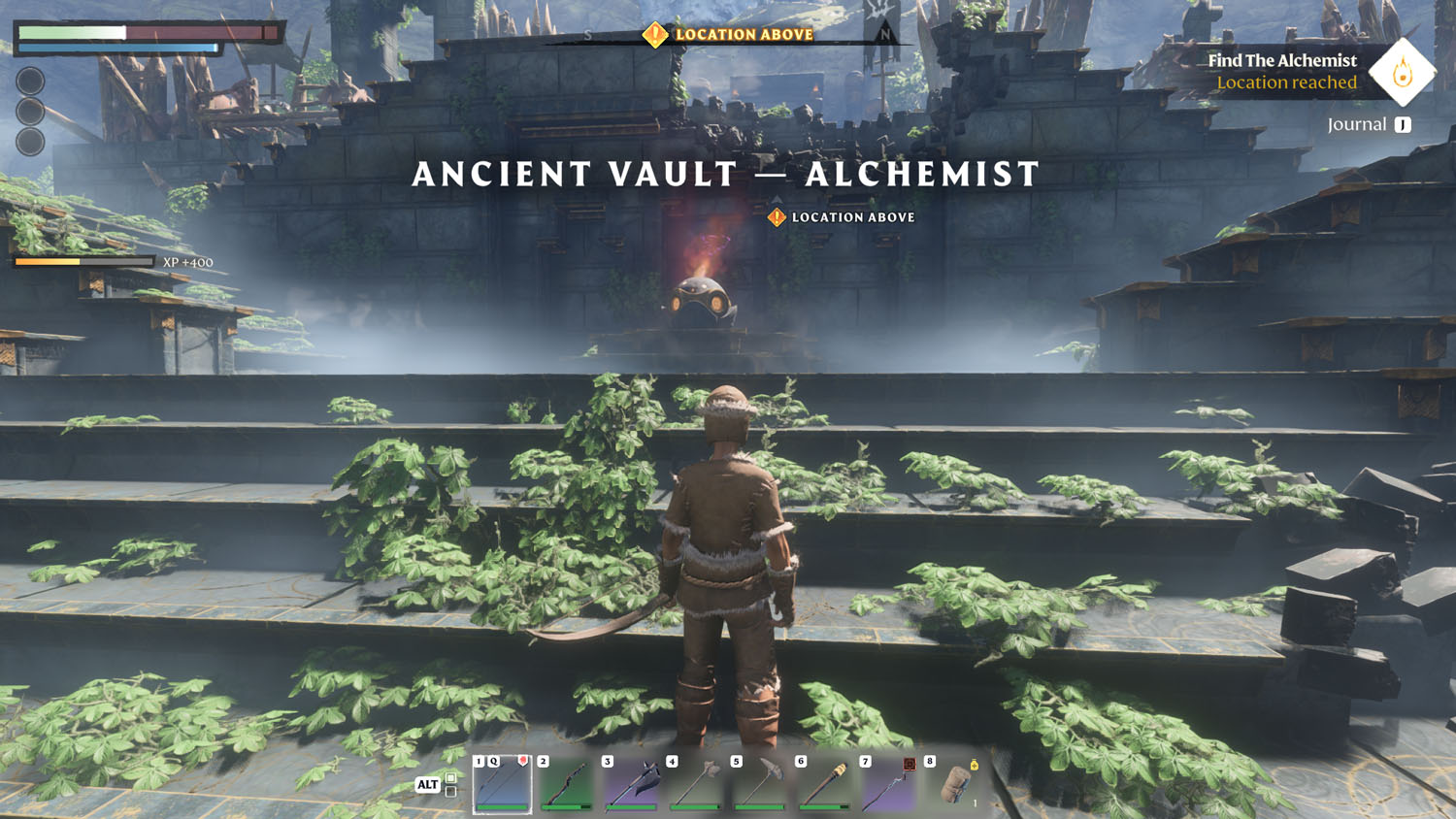The height and width of the screenshot is (819, 1456).
Task: Equip the torch in hotbar slot 6
Action: coord(825,784)
